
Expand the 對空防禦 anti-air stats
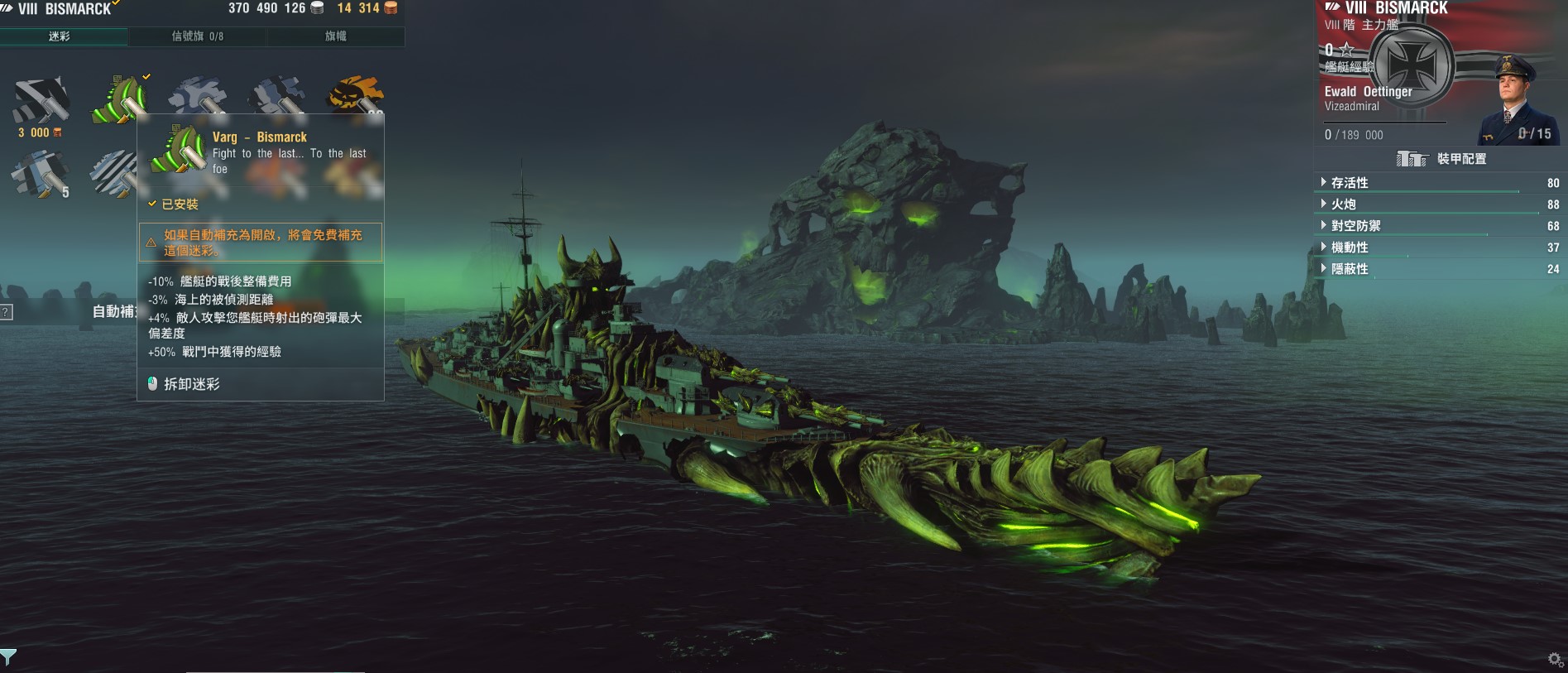[1355, 226]
